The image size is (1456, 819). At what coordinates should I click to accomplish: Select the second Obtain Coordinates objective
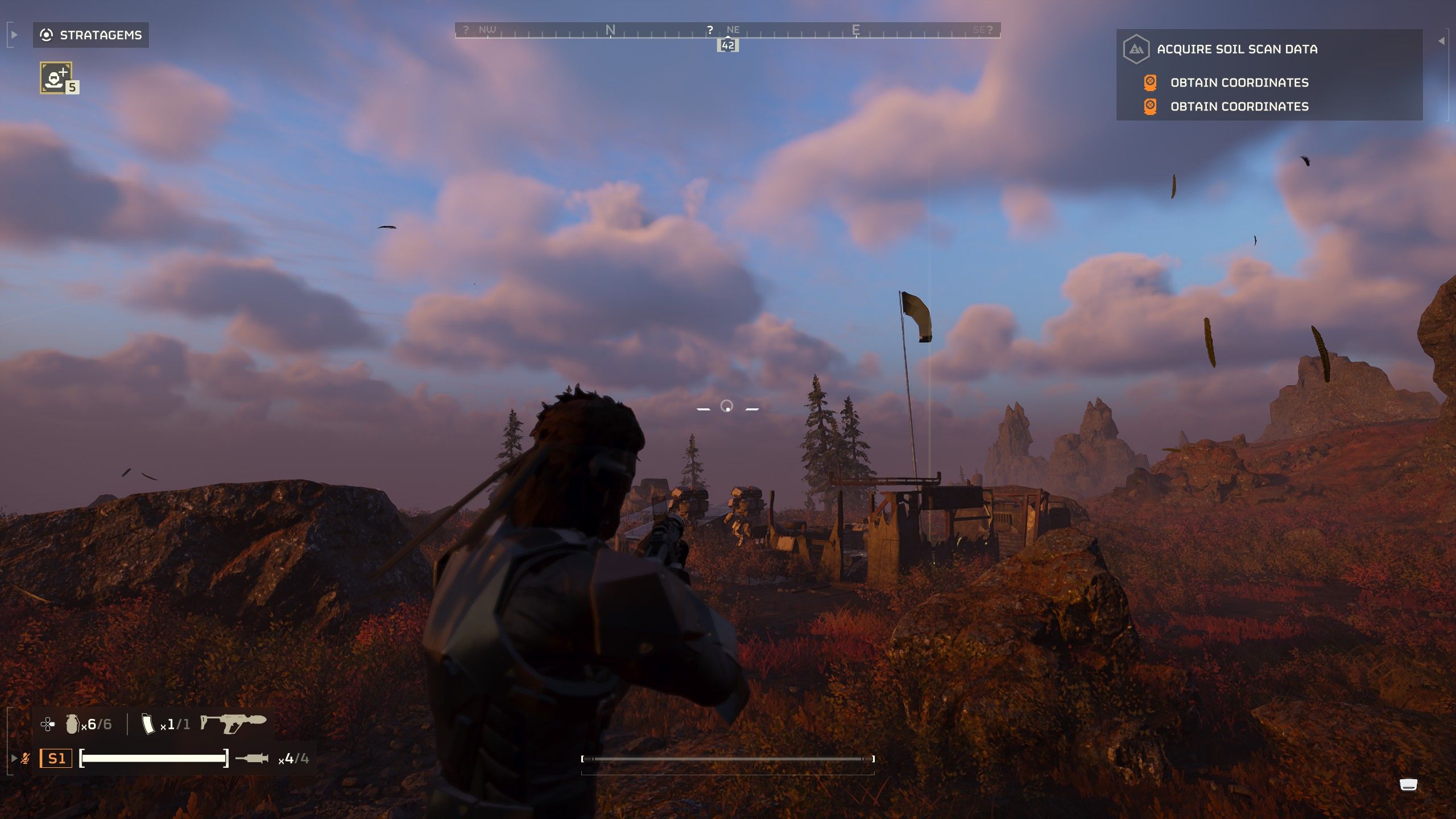coord(1239,106)
